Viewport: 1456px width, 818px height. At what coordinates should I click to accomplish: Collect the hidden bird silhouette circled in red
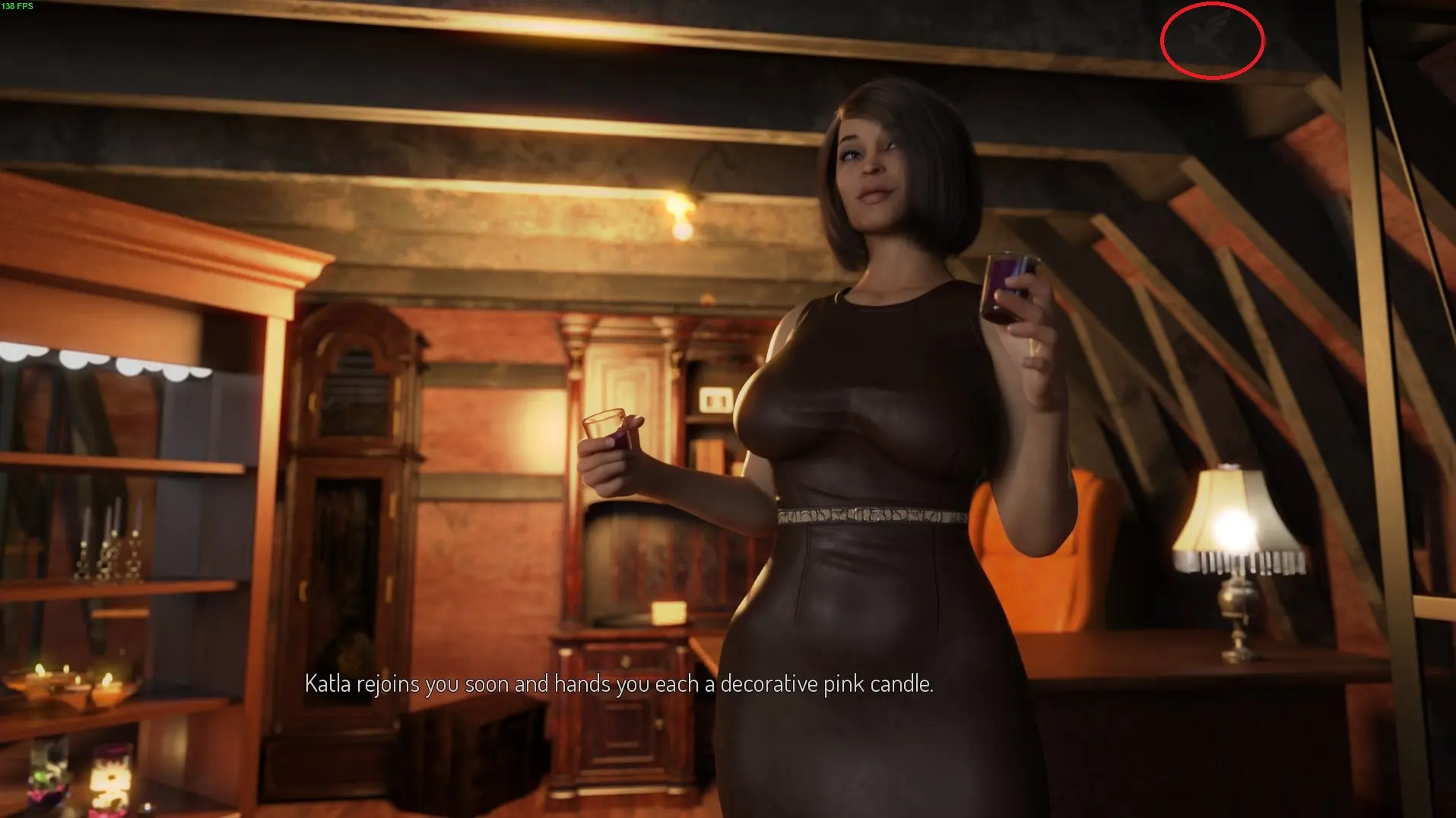pos(1210,38)
